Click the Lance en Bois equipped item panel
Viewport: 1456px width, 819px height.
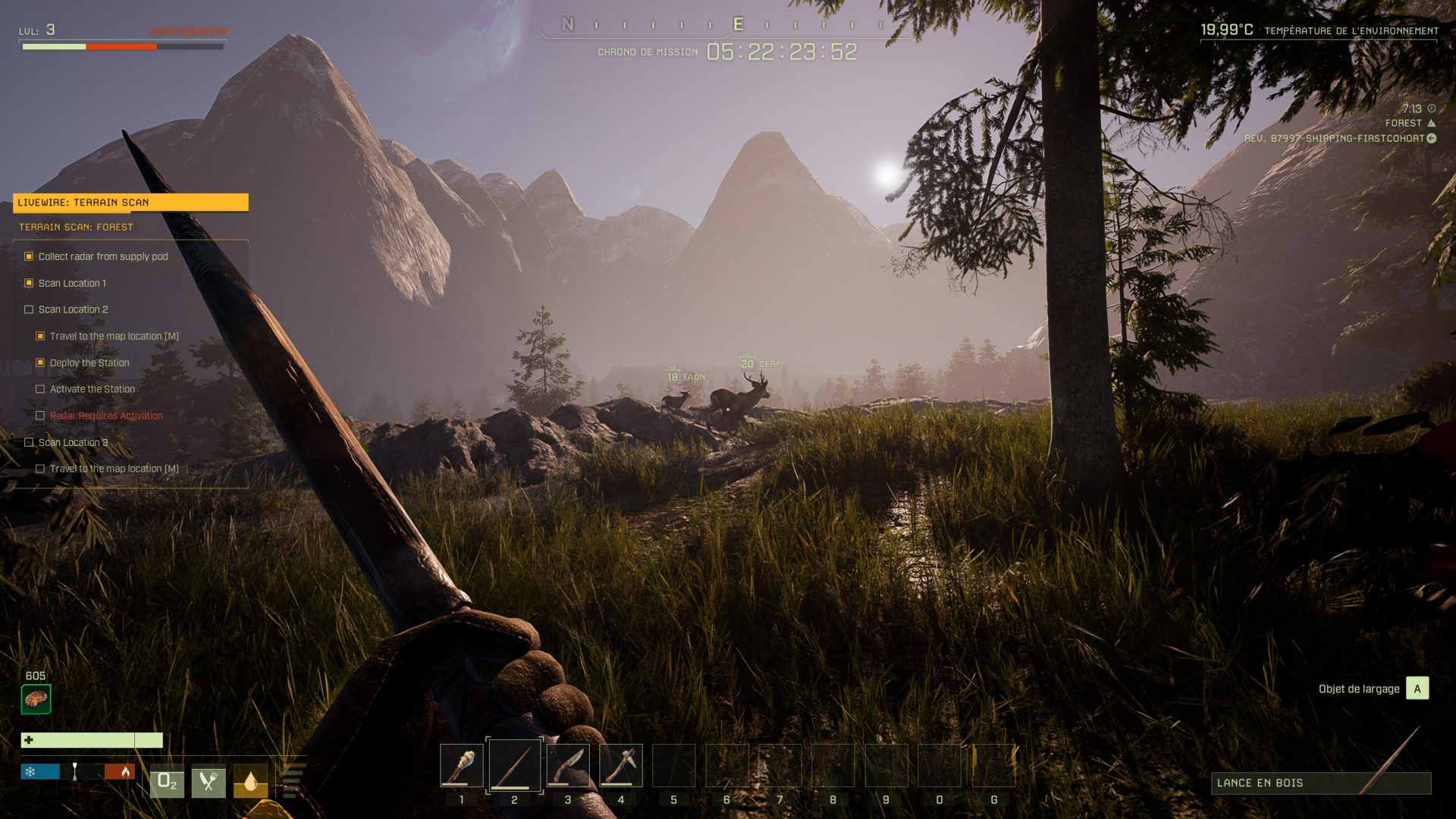[1320, 783]
